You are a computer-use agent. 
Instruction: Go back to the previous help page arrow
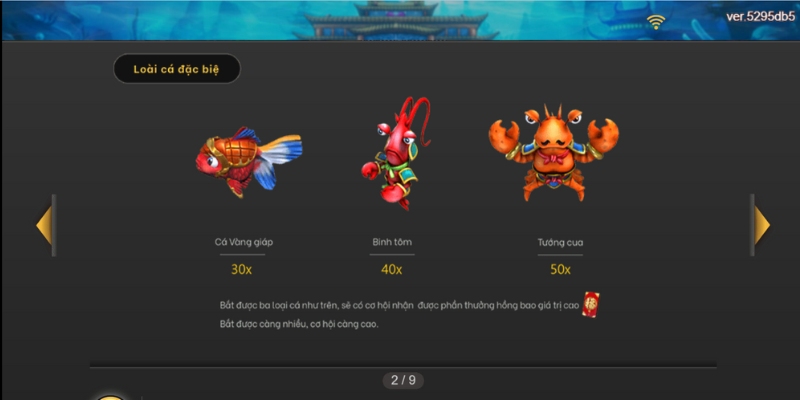coord(44,225)
